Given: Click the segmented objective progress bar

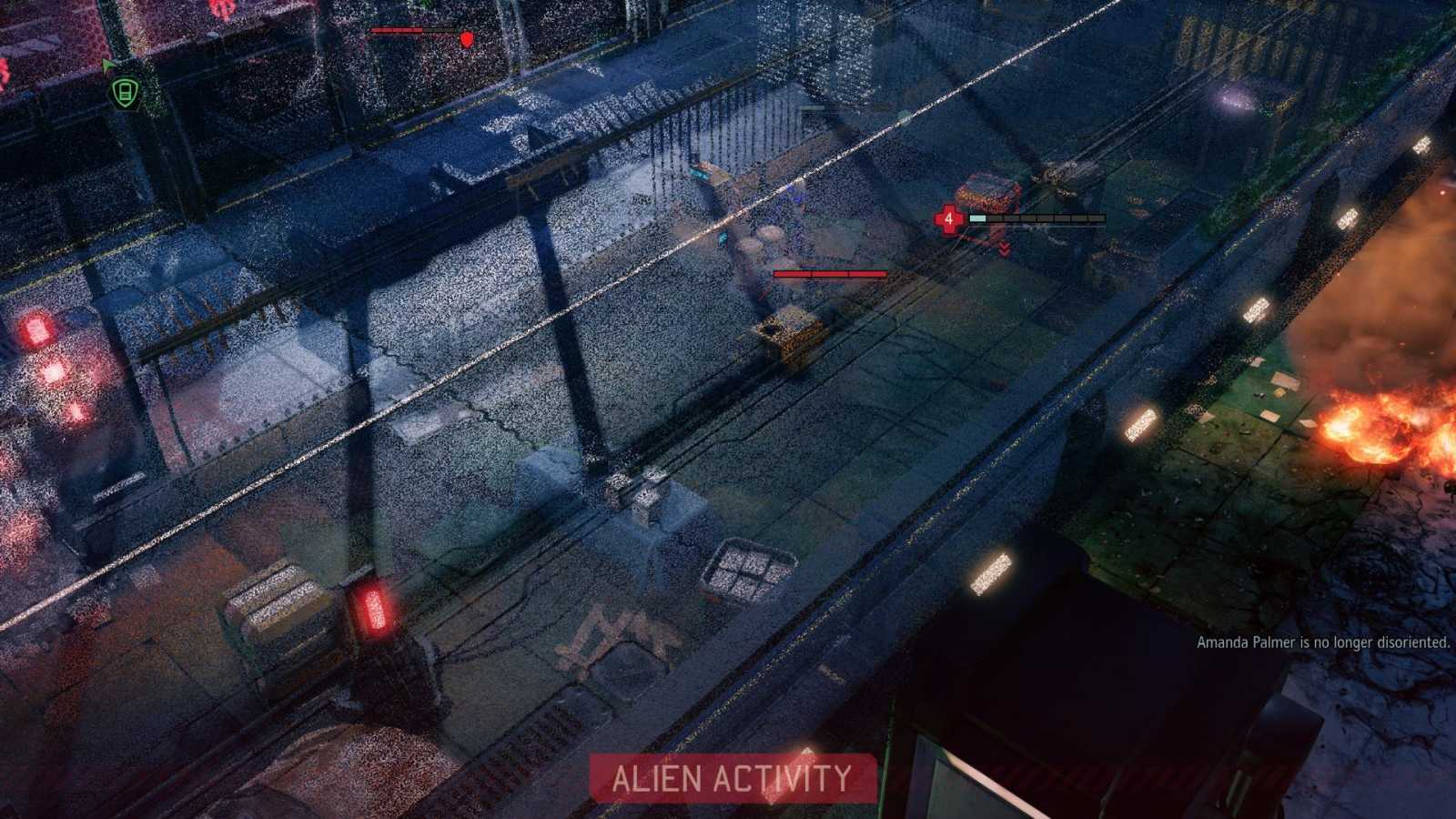Looking at the screenshot, I should [1036, 218].
